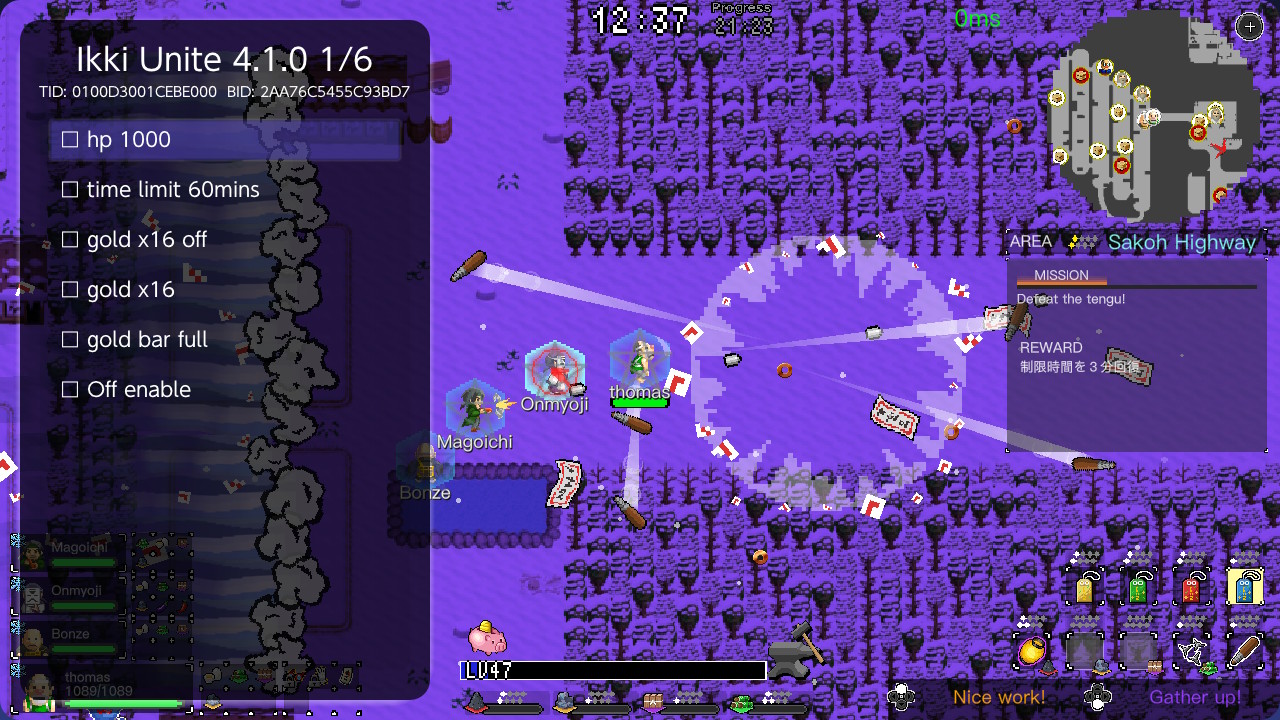Click the glowing paper lantern item icon
The image size is (1280, 720).
(1031, 650)
